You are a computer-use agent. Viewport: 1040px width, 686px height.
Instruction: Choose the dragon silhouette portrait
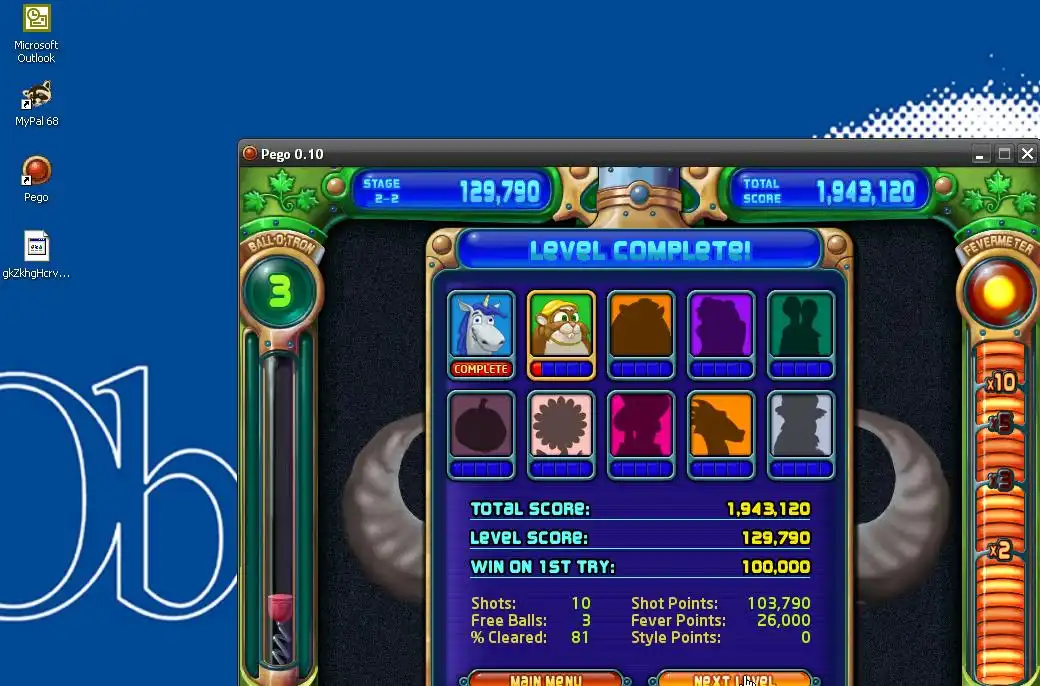pyautogui.click(x=721, y=425)
